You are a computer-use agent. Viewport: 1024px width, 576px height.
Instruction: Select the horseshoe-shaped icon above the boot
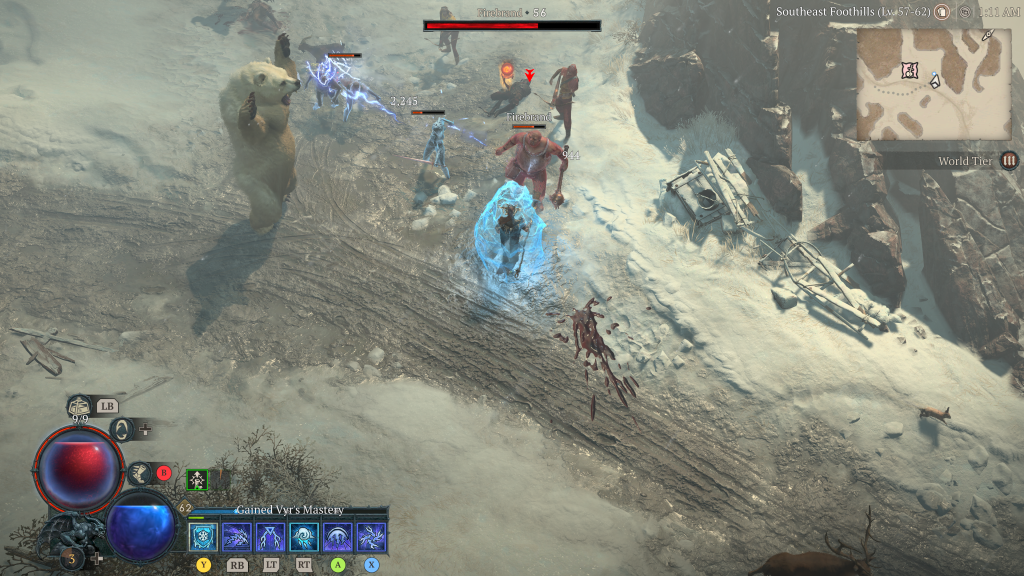click(x=123, y=430)
